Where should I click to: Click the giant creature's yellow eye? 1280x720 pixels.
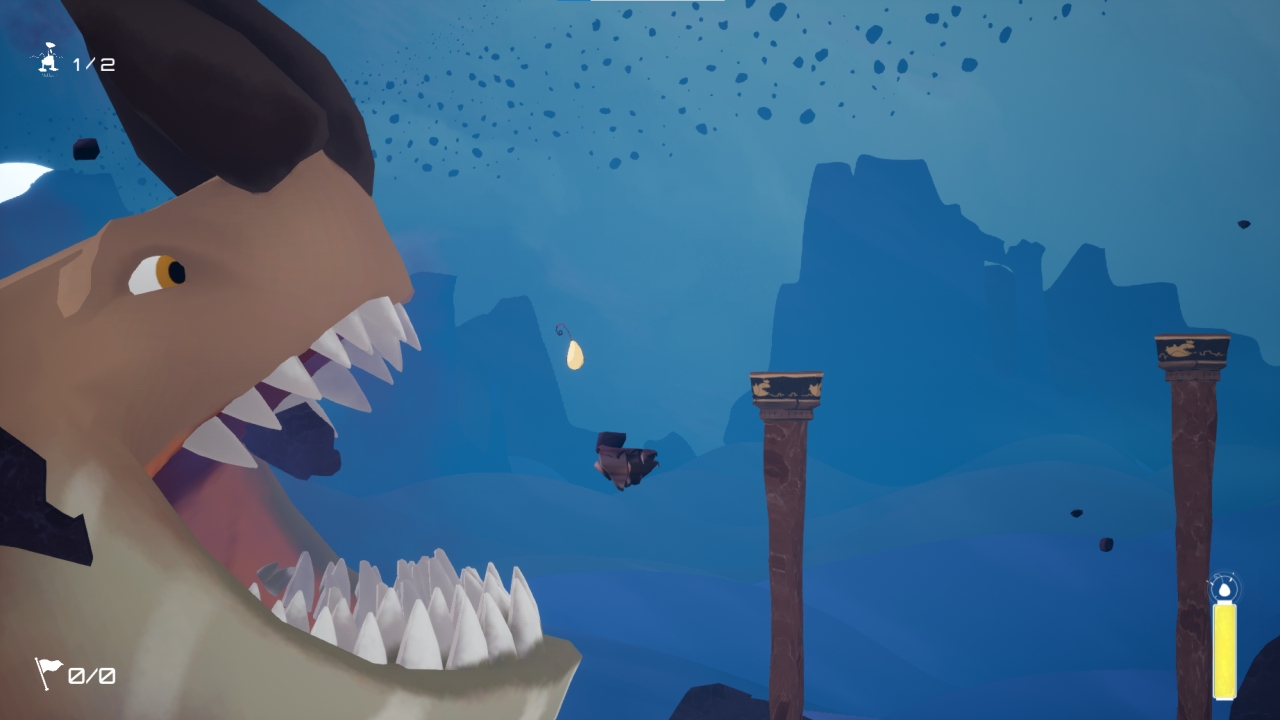coord(165,273)
